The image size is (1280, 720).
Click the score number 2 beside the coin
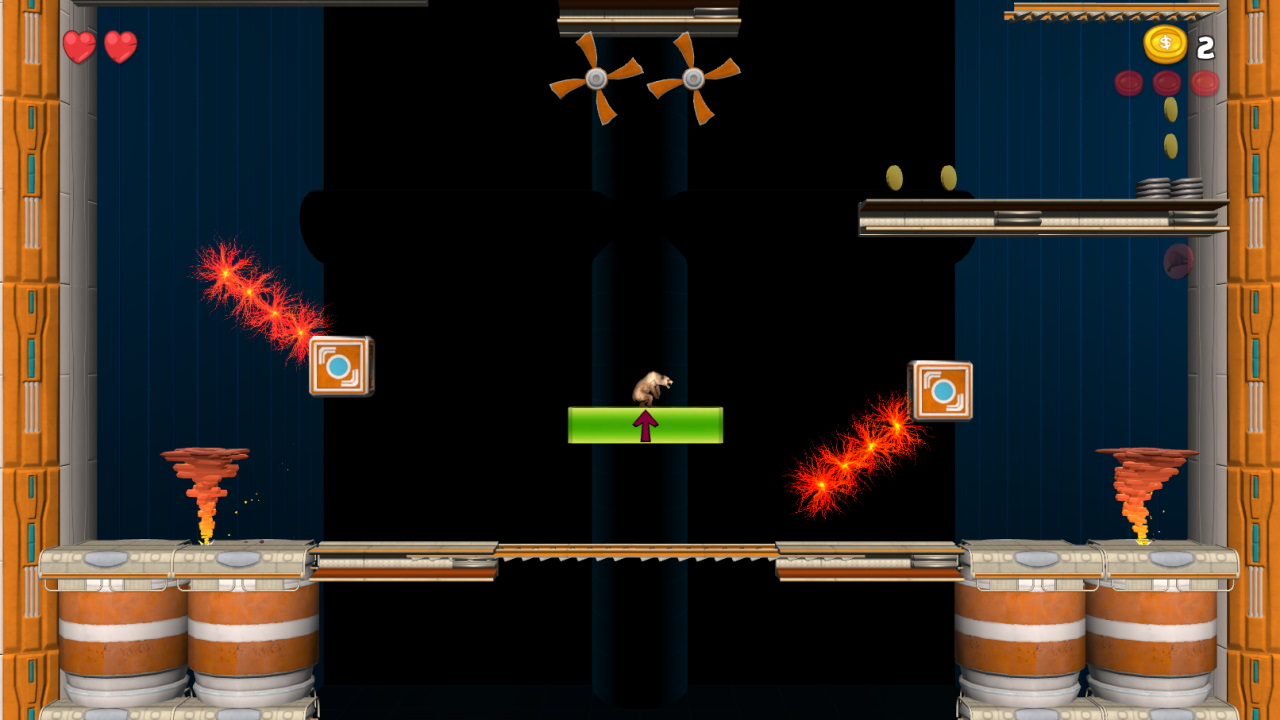click(x=1206, y=45)
